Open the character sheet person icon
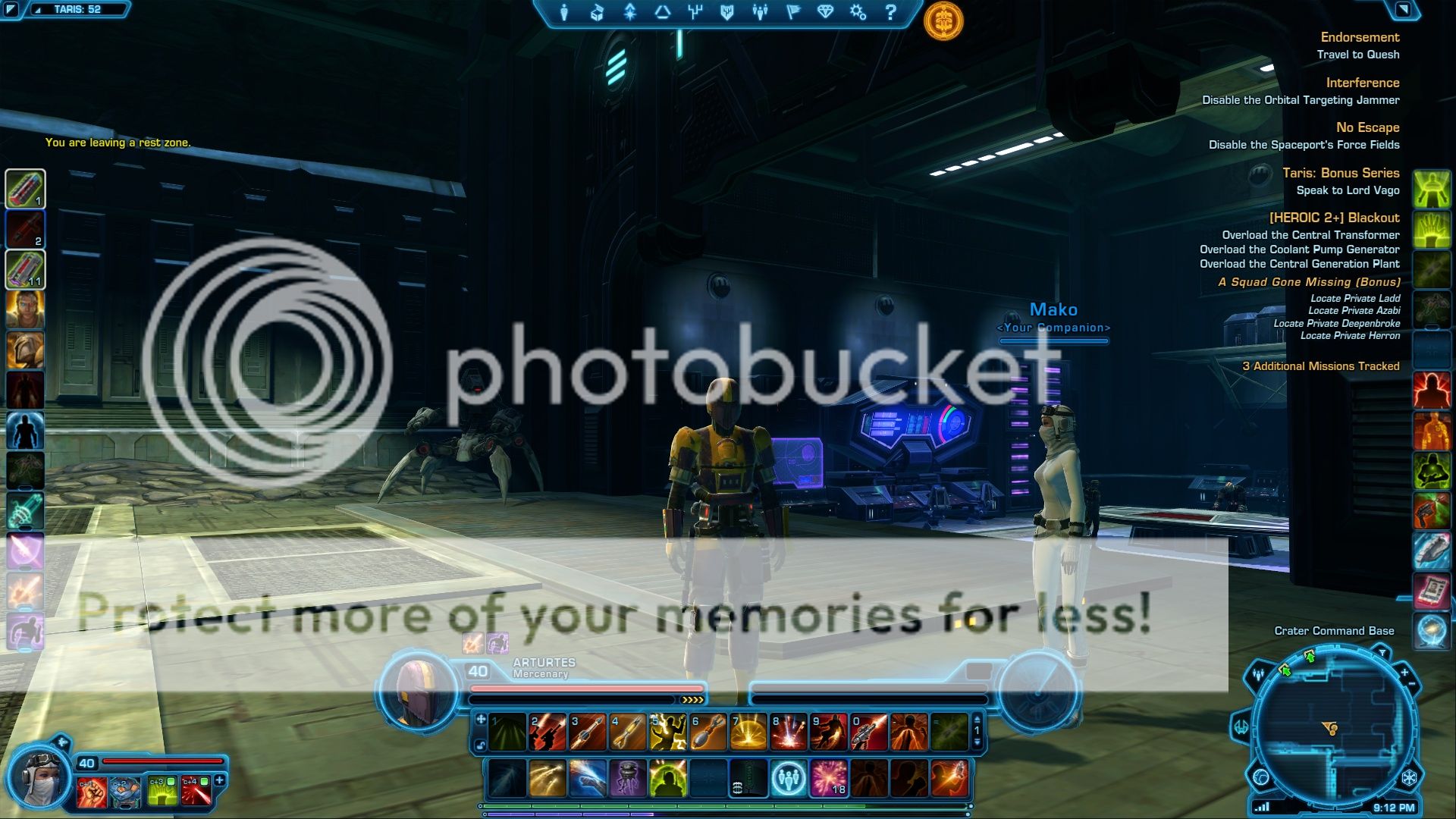The image size is (1456, 819). click(565, 12)
